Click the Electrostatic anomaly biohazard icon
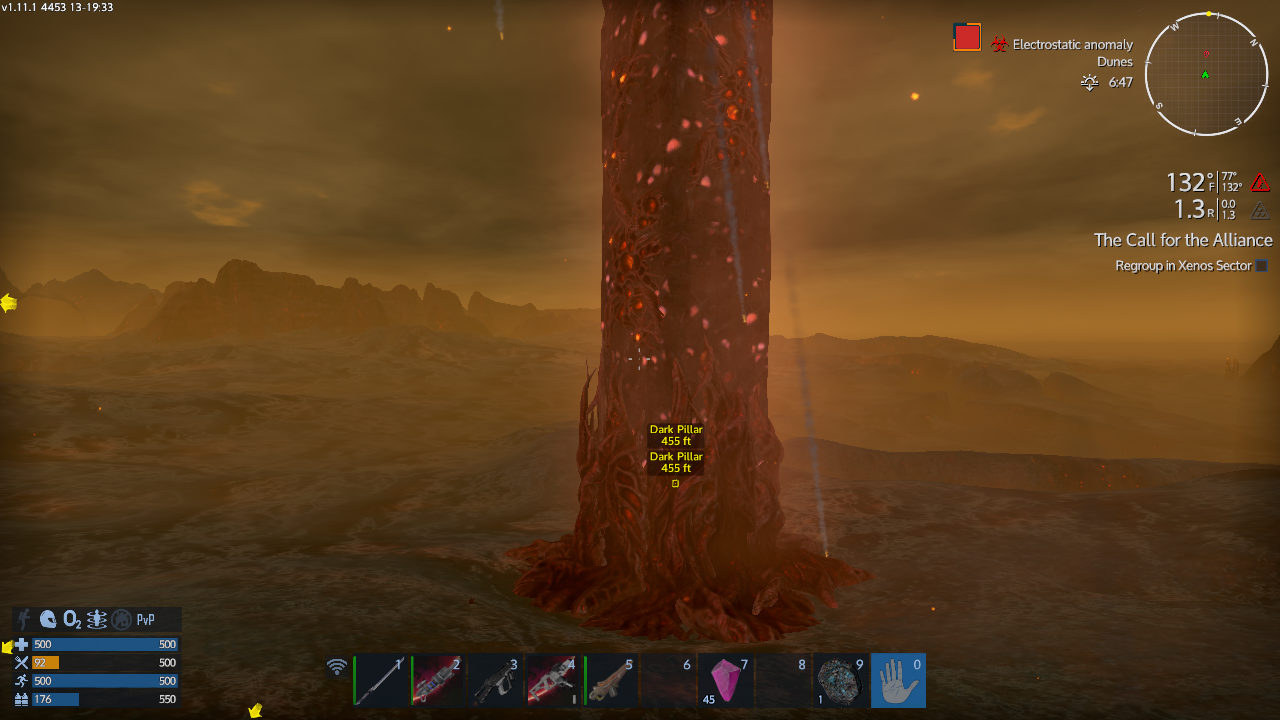Screen dimensions: 1280x720 (x=999, y=45)
